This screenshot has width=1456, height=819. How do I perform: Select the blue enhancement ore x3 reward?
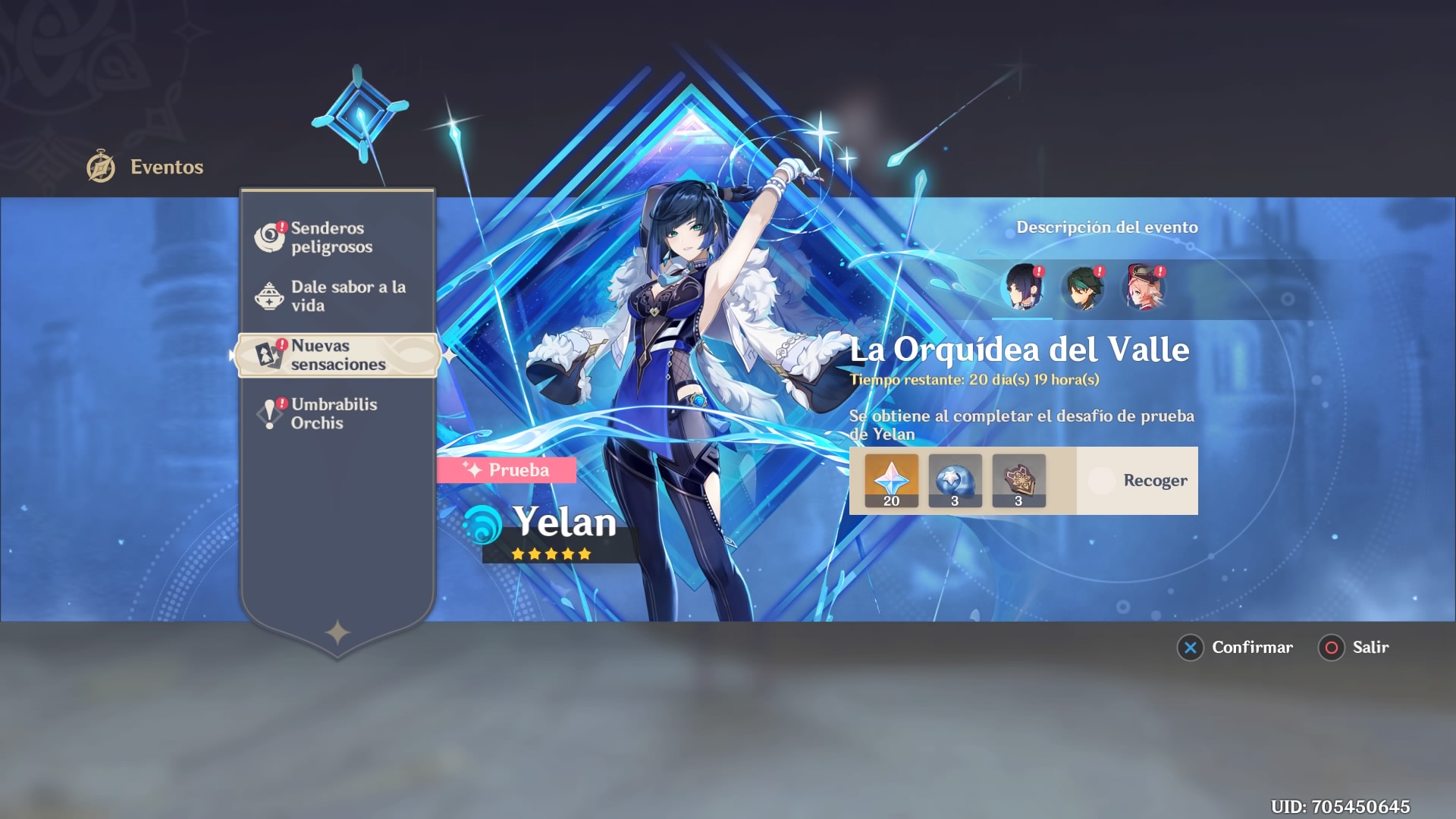coord(955,479)
